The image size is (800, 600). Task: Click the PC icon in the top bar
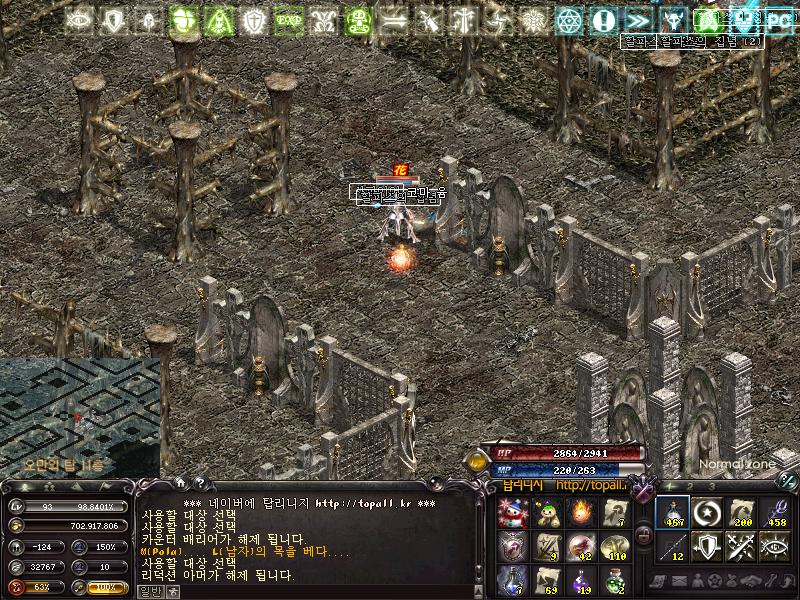click(778, 19)
